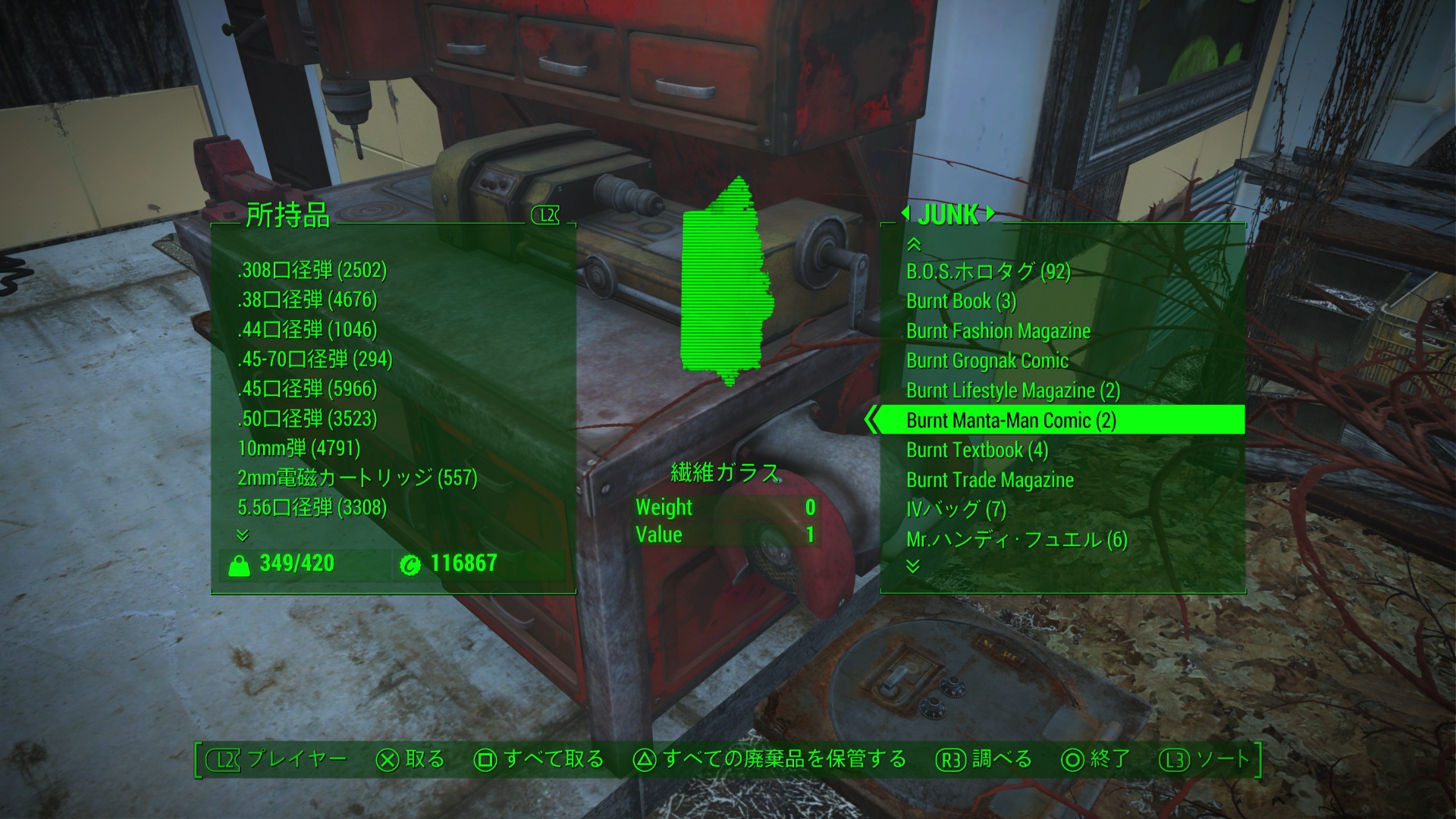Select the 10mm弾 inventory row
The image size is (1456, 819).
tap(299, 448)
